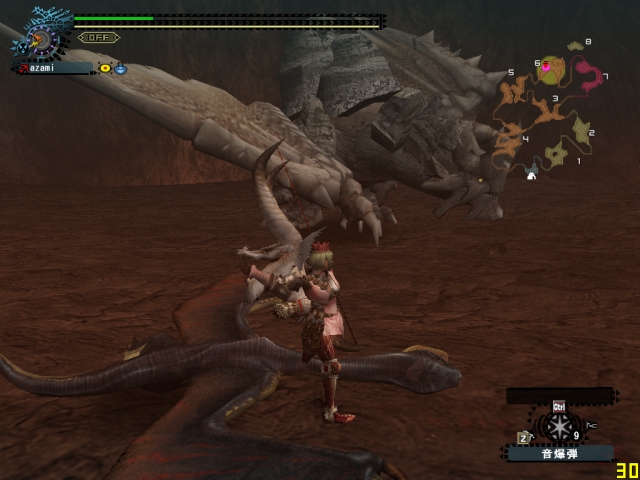Screen dimensions: 640x480
Task: Choose area 5 on the minimap
Action: 514,92
